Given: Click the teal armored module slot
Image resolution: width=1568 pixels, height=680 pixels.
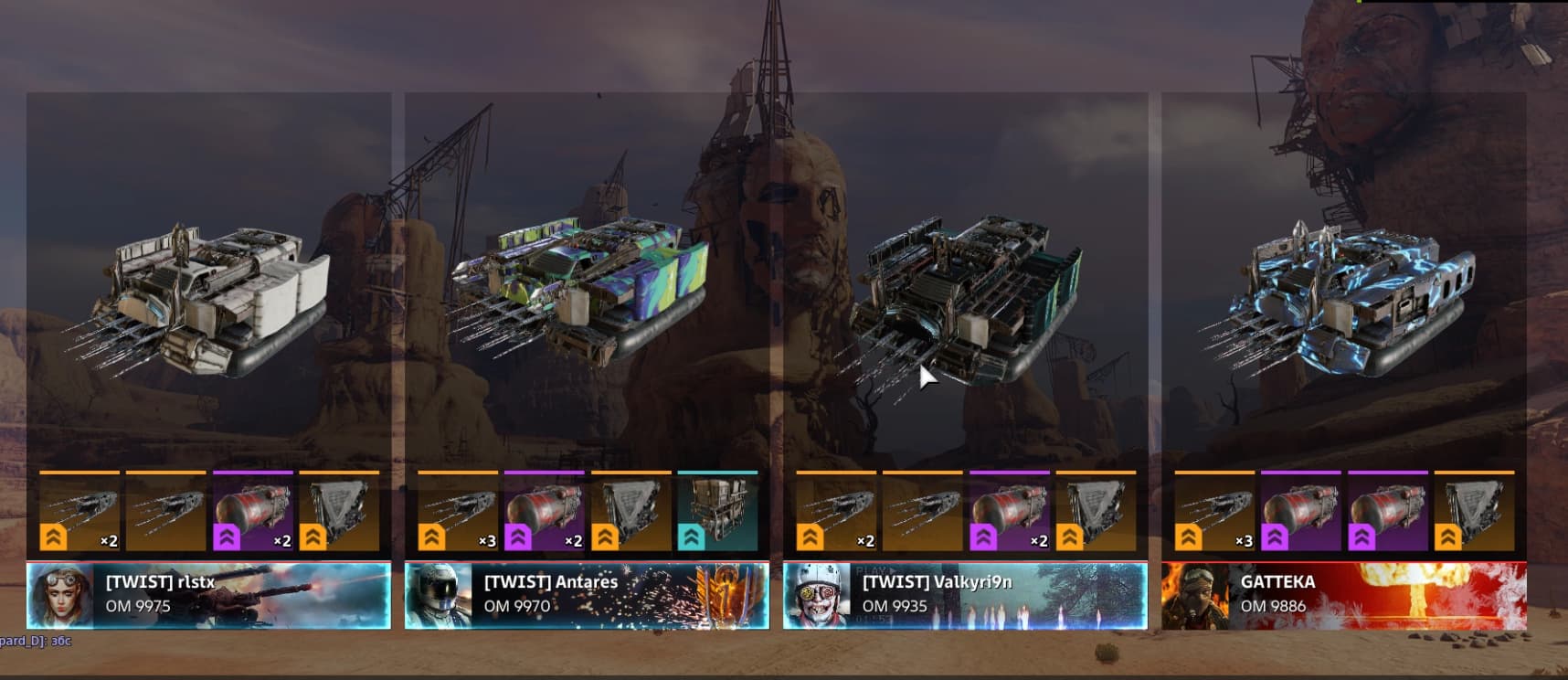Looking at the screenshot, I should [x=717, y=513].
